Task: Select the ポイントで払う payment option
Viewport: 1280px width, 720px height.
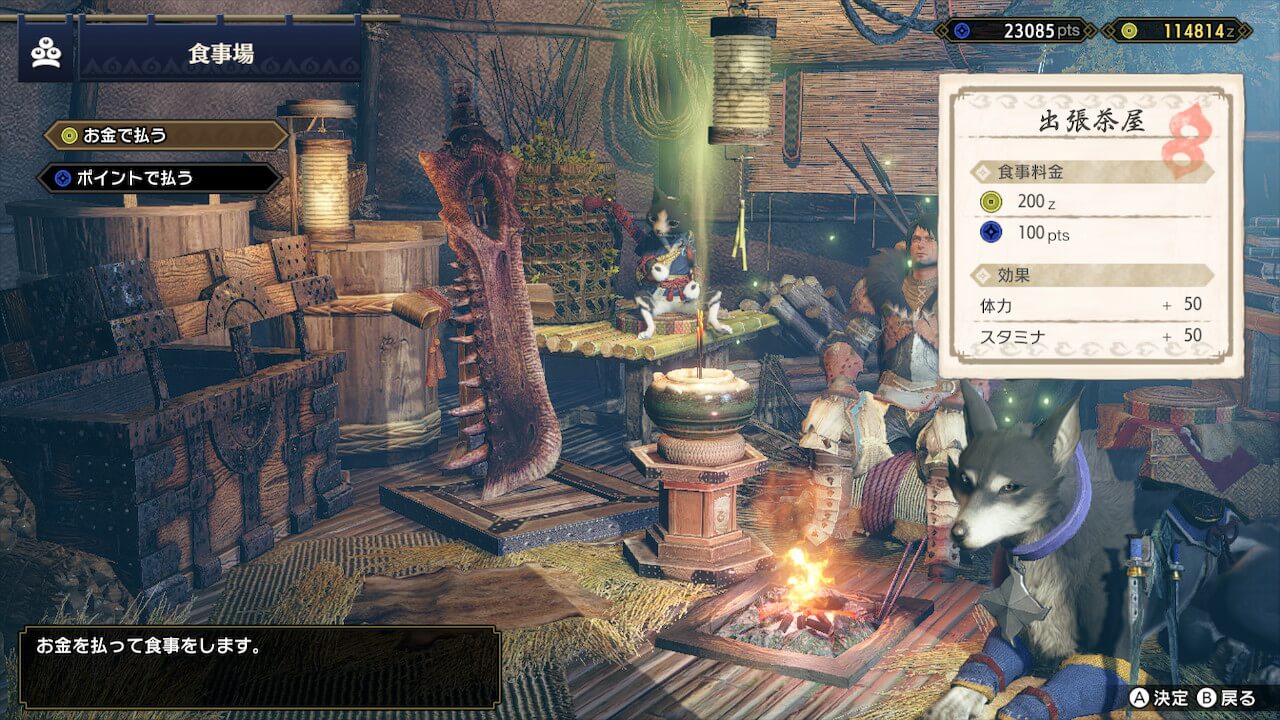Action: coord(160,178)
